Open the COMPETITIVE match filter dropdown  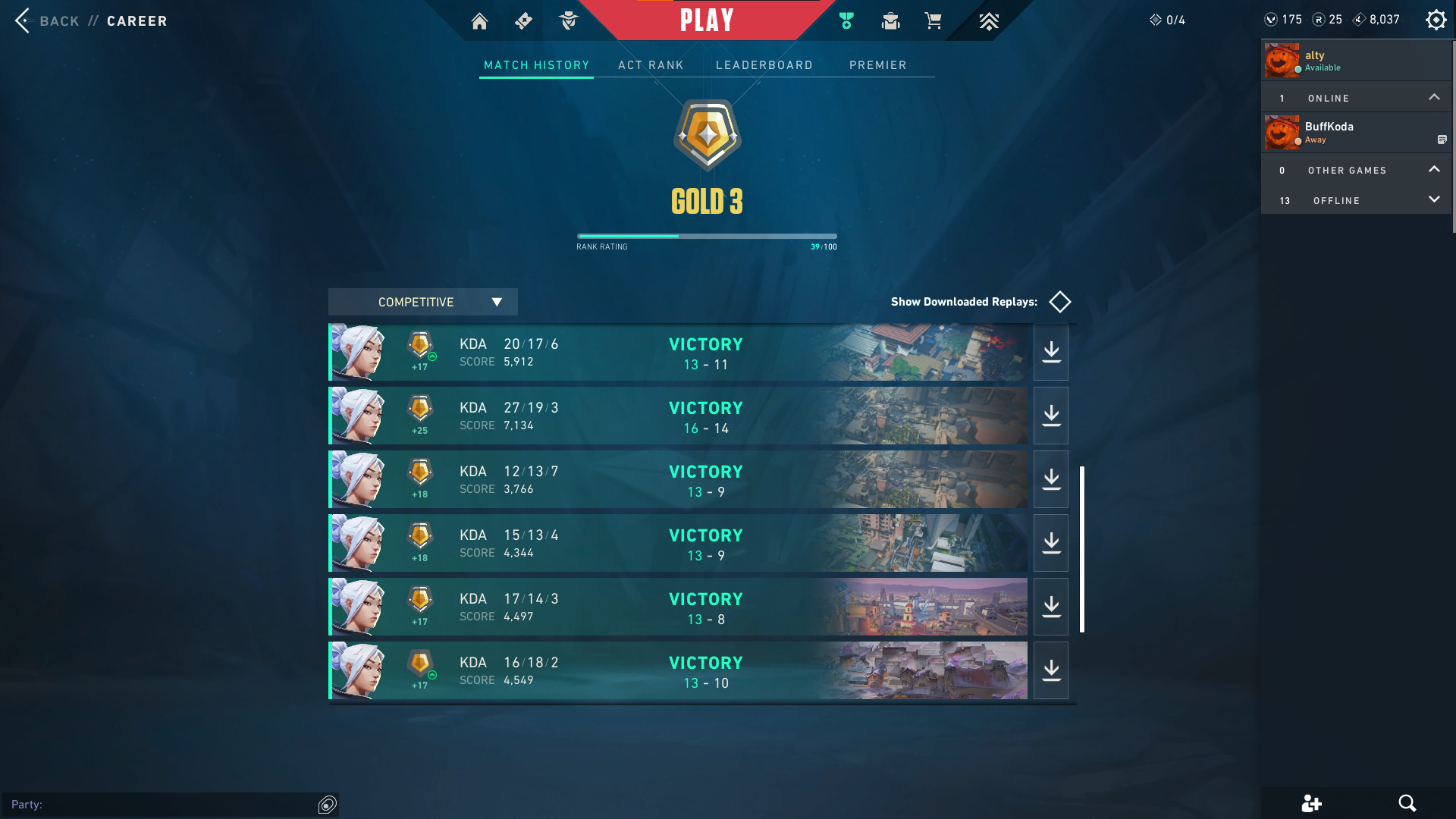coord(422,301)
